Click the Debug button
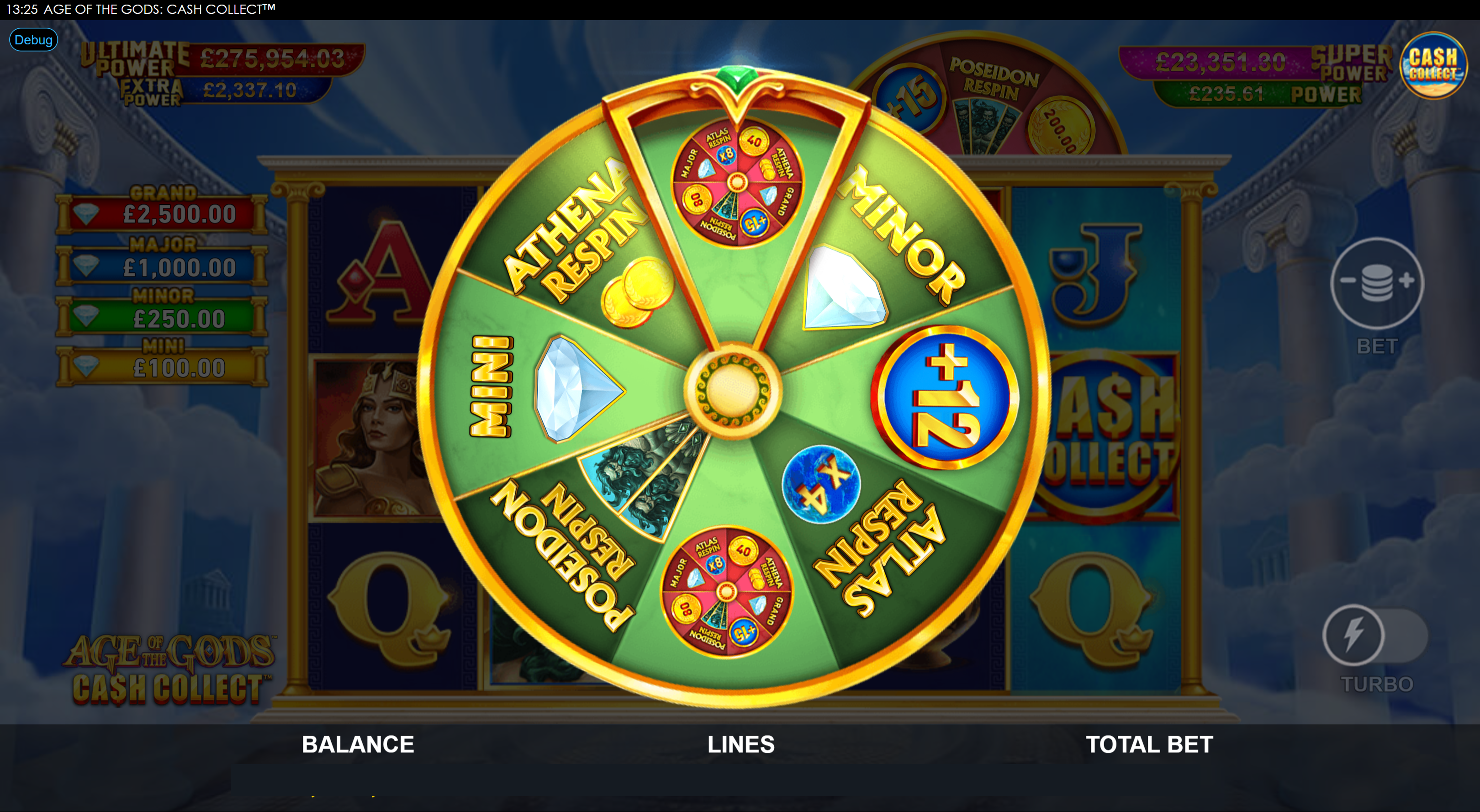This screenshot has height=812, width=1480. 33,40
